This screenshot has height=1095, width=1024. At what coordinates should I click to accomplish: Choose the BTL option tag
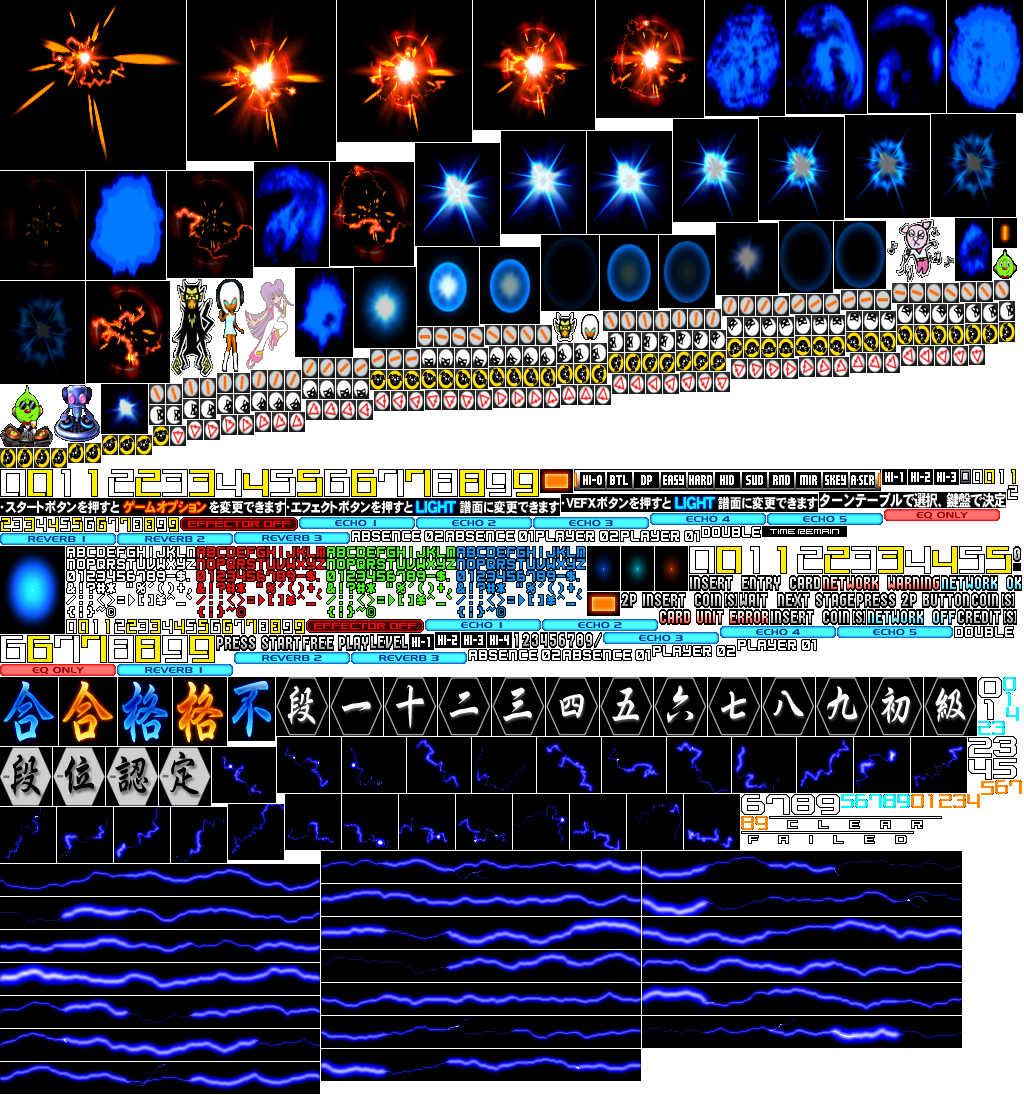619,480
